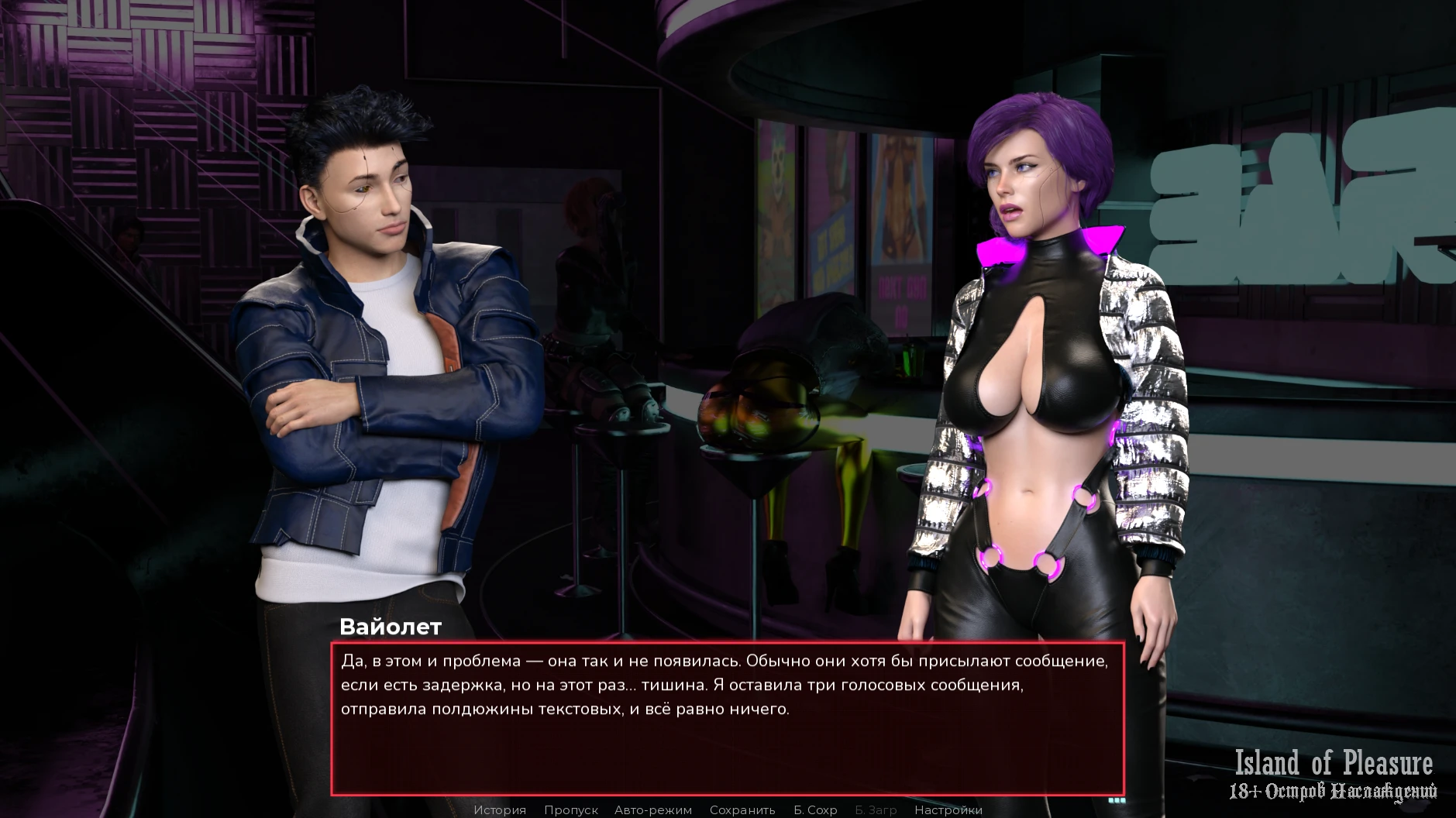Quick load with Б. Загр
The width and height of the screenshot is (1456, 818).
click(876, 809)
